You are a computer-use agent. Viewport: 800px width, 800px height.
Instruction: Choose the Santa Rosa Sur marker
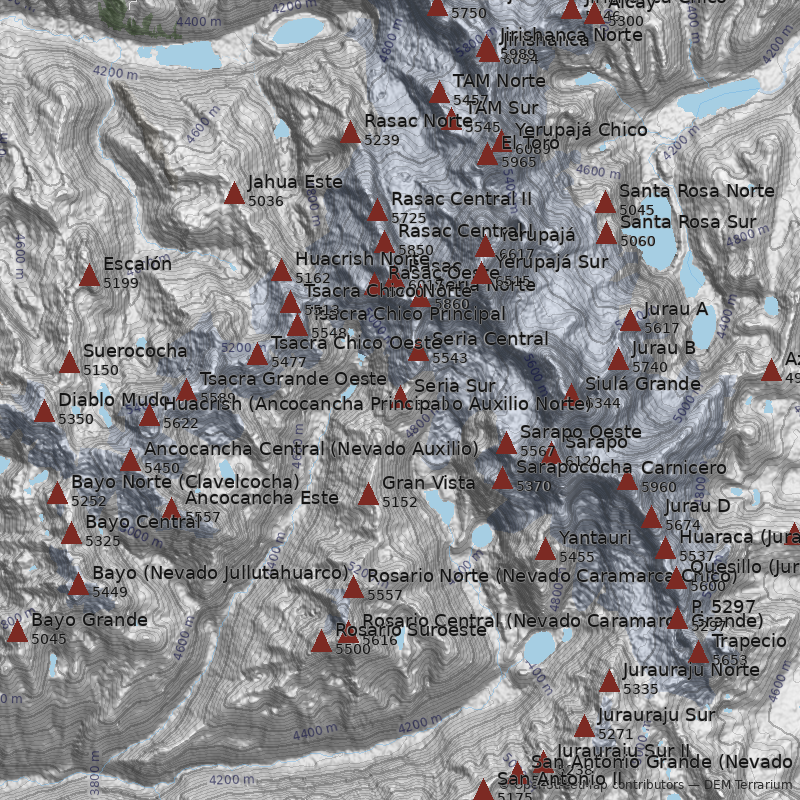point(606,233)
